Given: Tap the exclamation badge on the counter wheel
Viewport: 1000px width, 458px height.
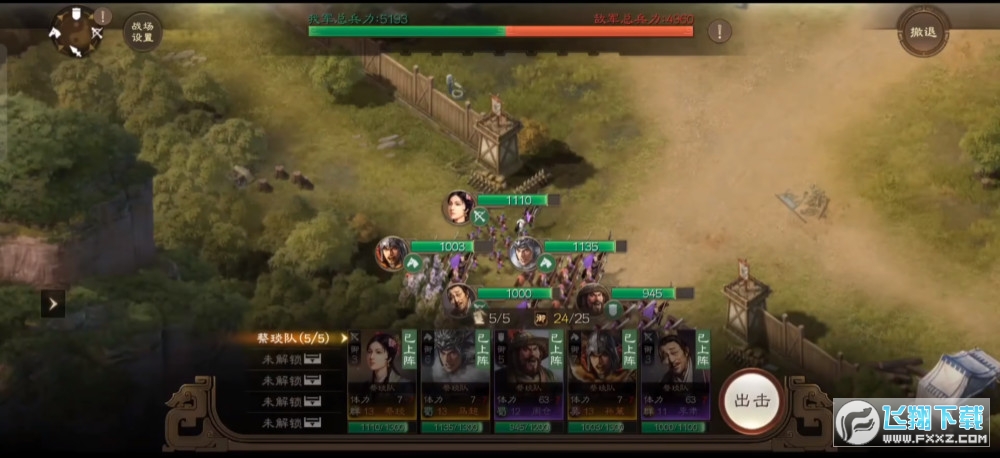Looking at the screenshot, I should click(x=103, y=16).
